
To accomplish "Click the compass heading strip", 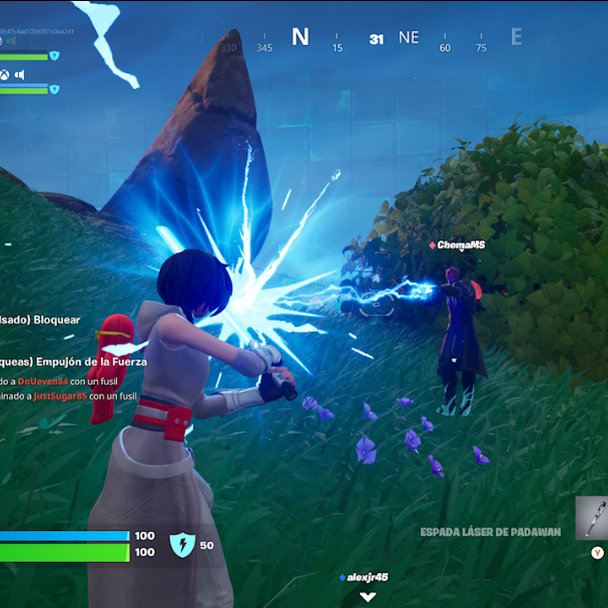I will point(376,40).
